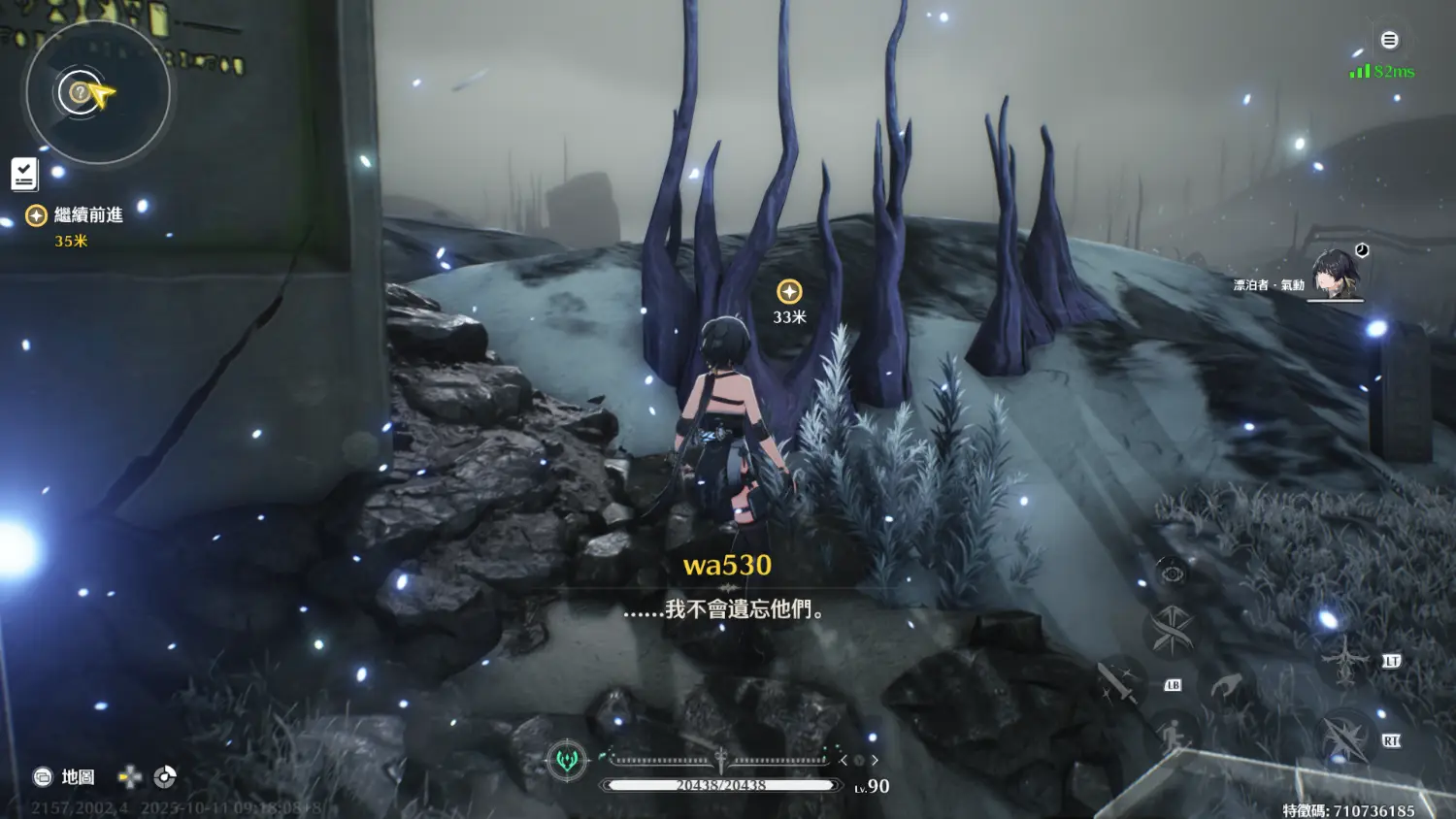The width and height of the screenshot is (1456, 819).
Task: Open the quest log checklist icon
Action: click(24, 175)
